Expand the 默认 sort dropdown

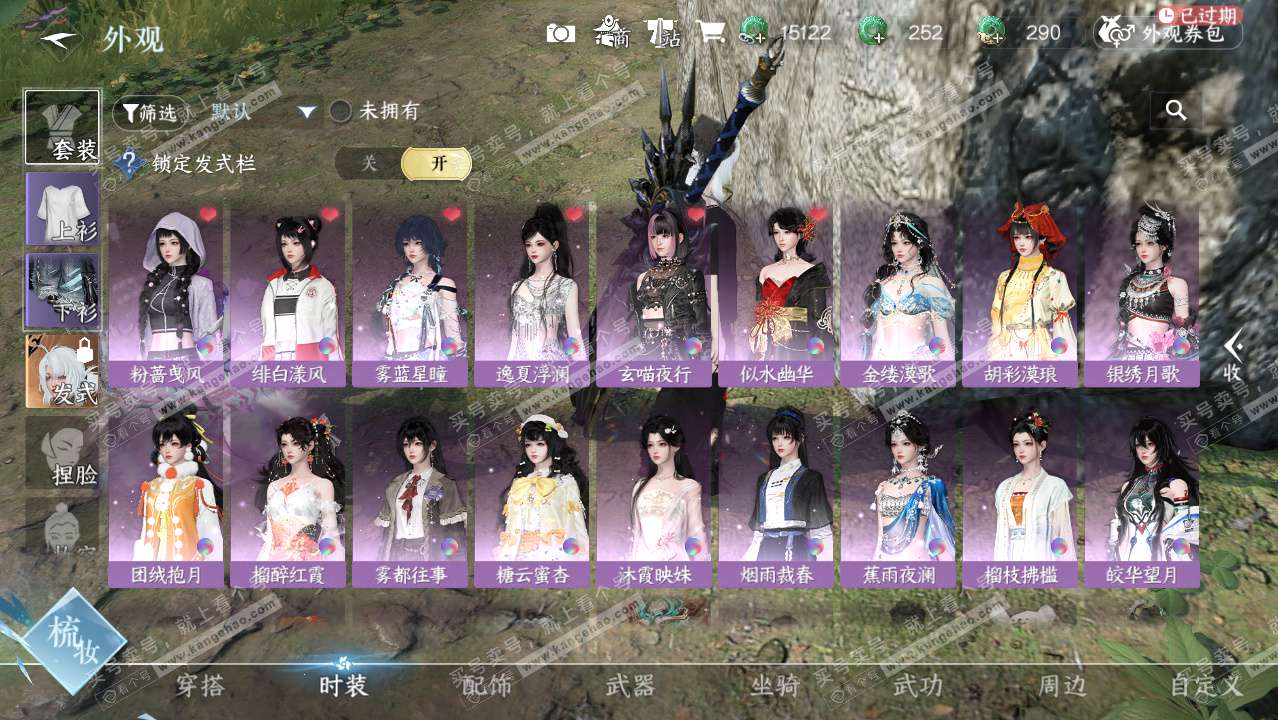tap(307, 112)
